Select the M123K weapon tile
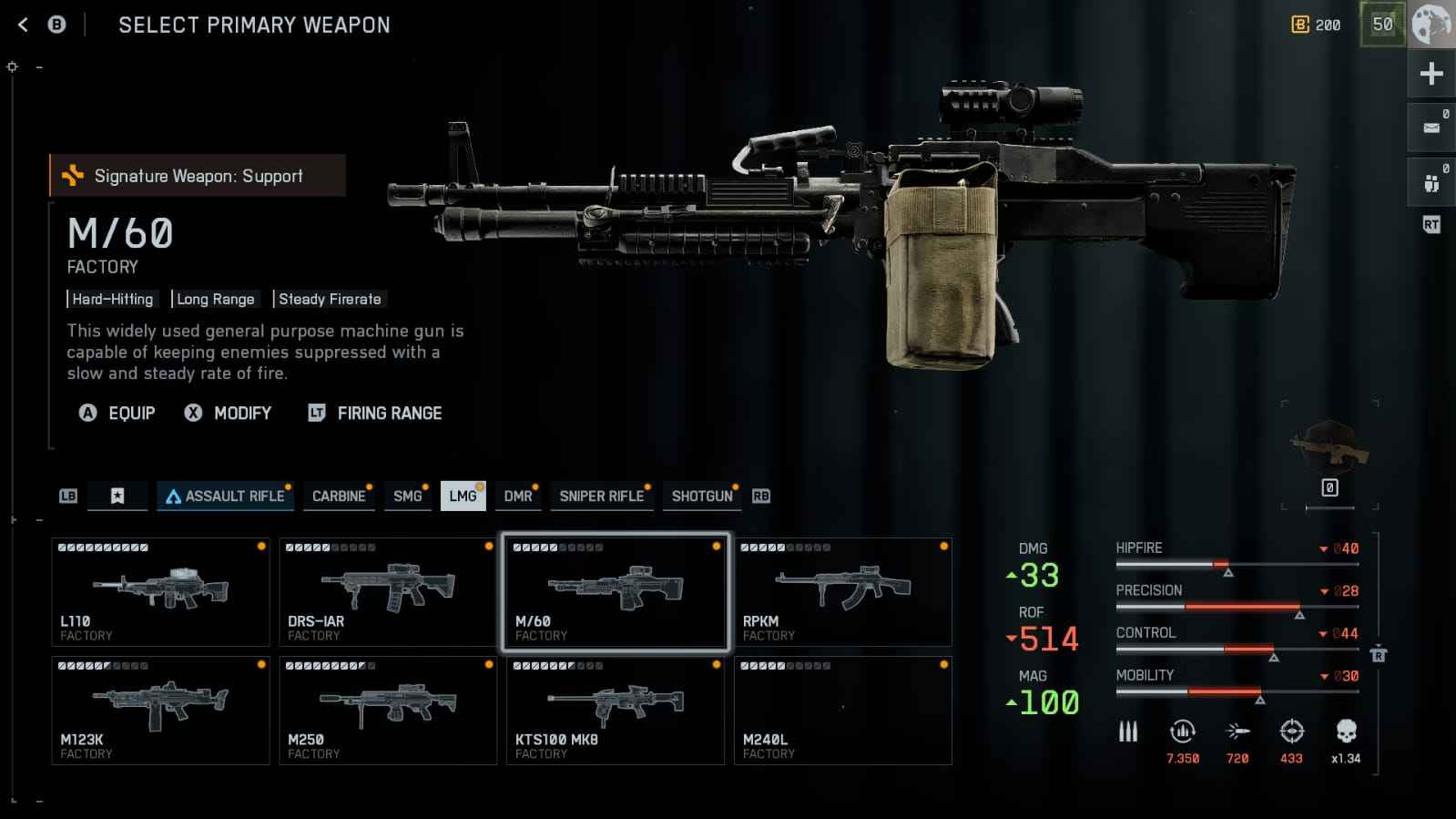1456x819 pixels. coord(160,711)
